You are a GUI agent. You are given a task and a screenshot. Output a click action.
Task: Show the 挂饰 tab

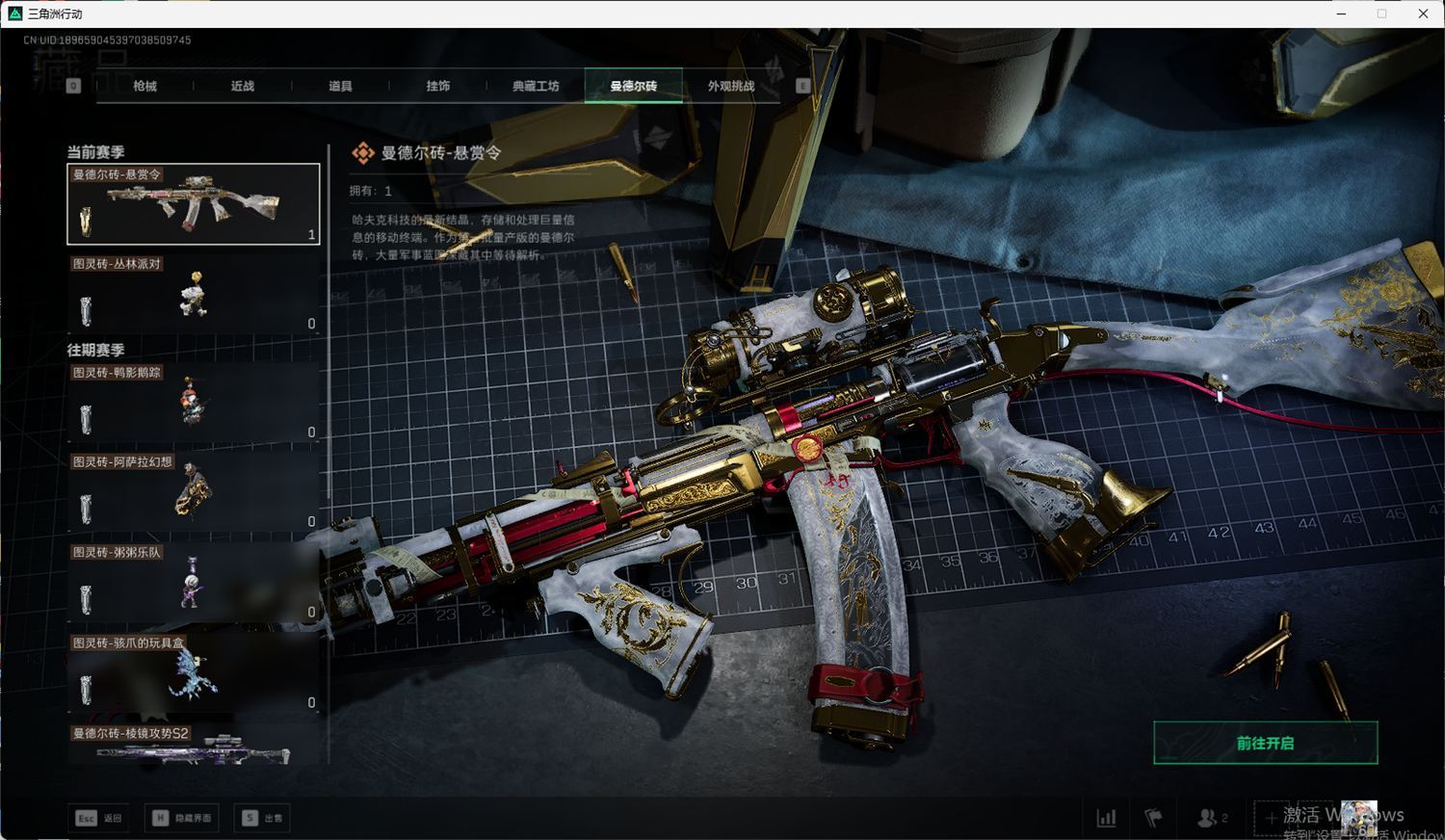coord(438,86)
